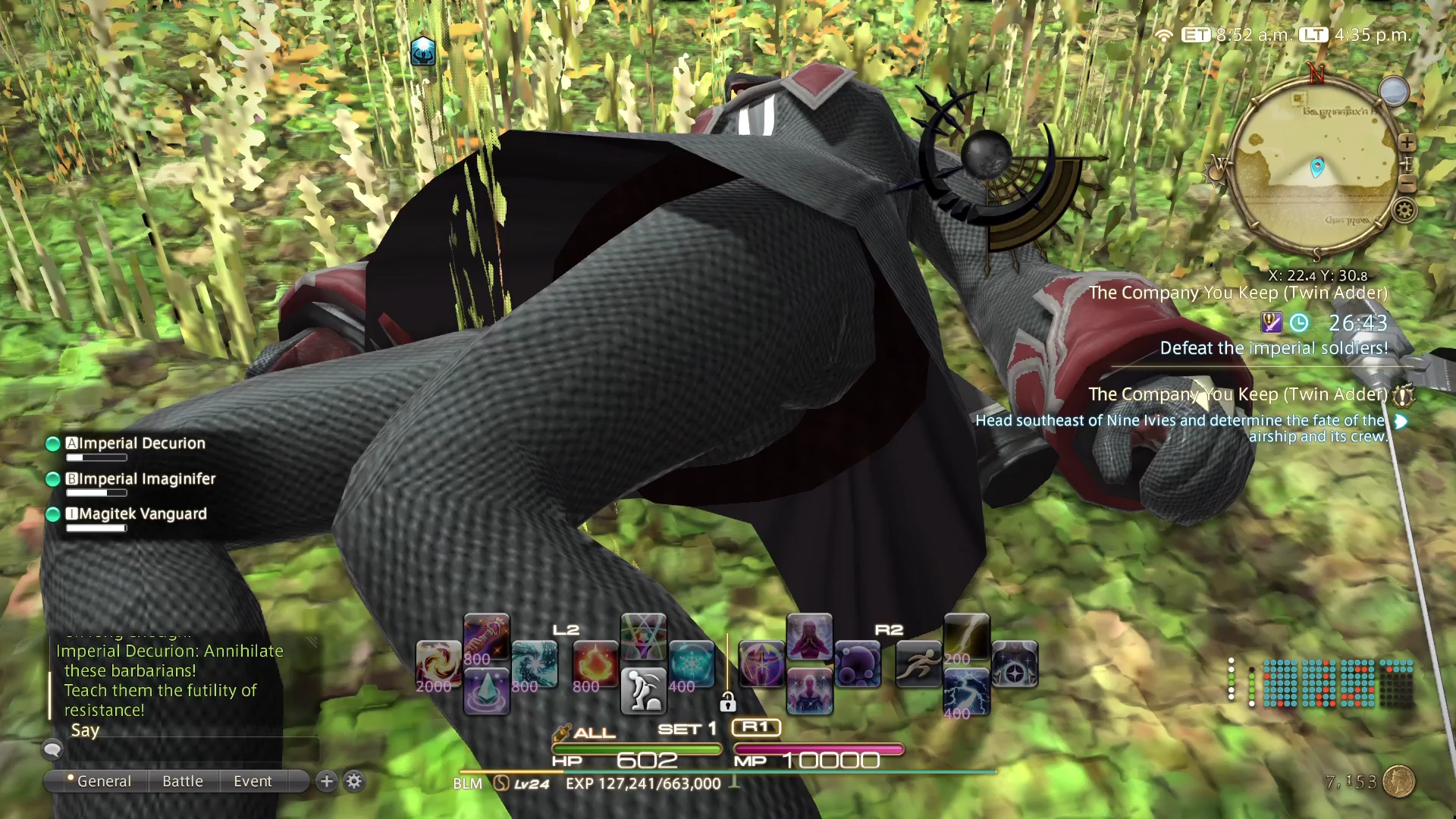
Task: Select the praying Lucid Dreaming ability icon
Action: [811, 639]
